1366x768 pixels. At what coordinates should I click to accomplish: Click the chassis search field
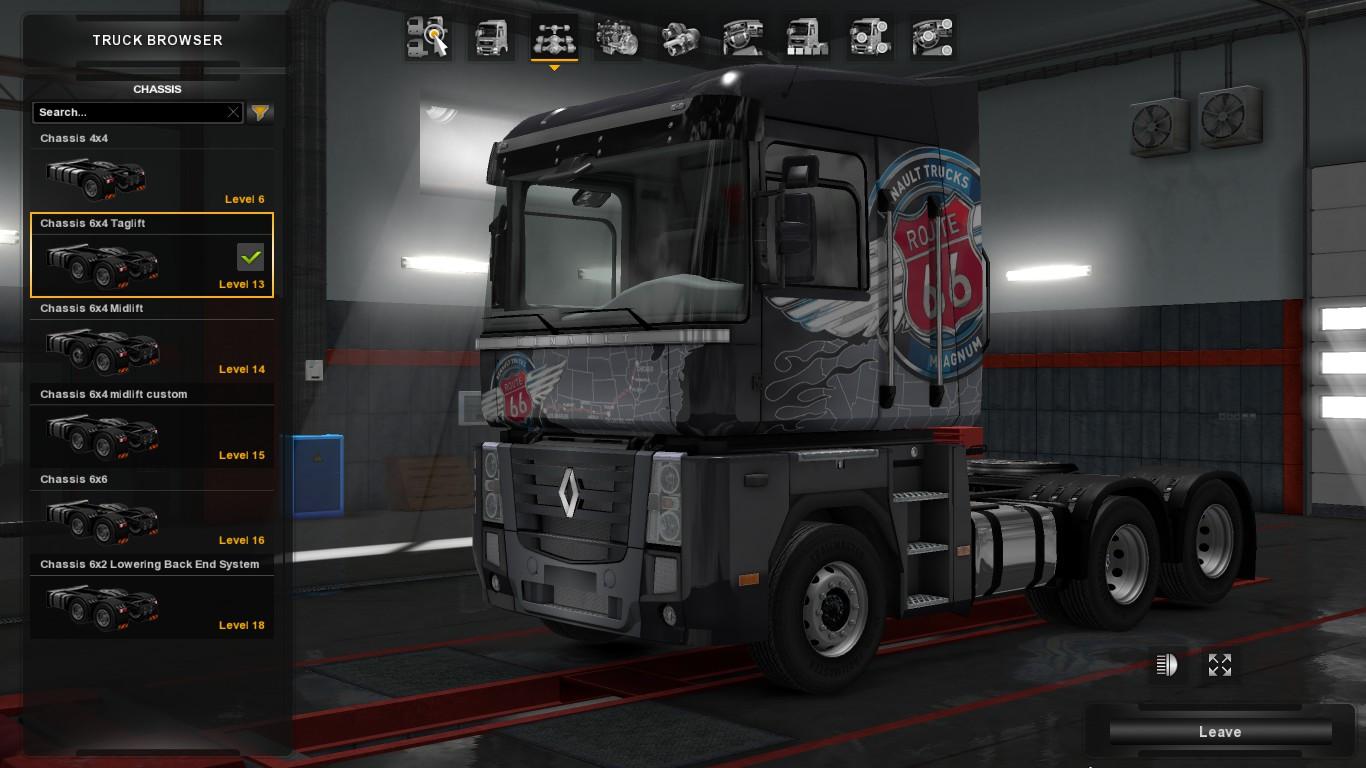point(130,112)
